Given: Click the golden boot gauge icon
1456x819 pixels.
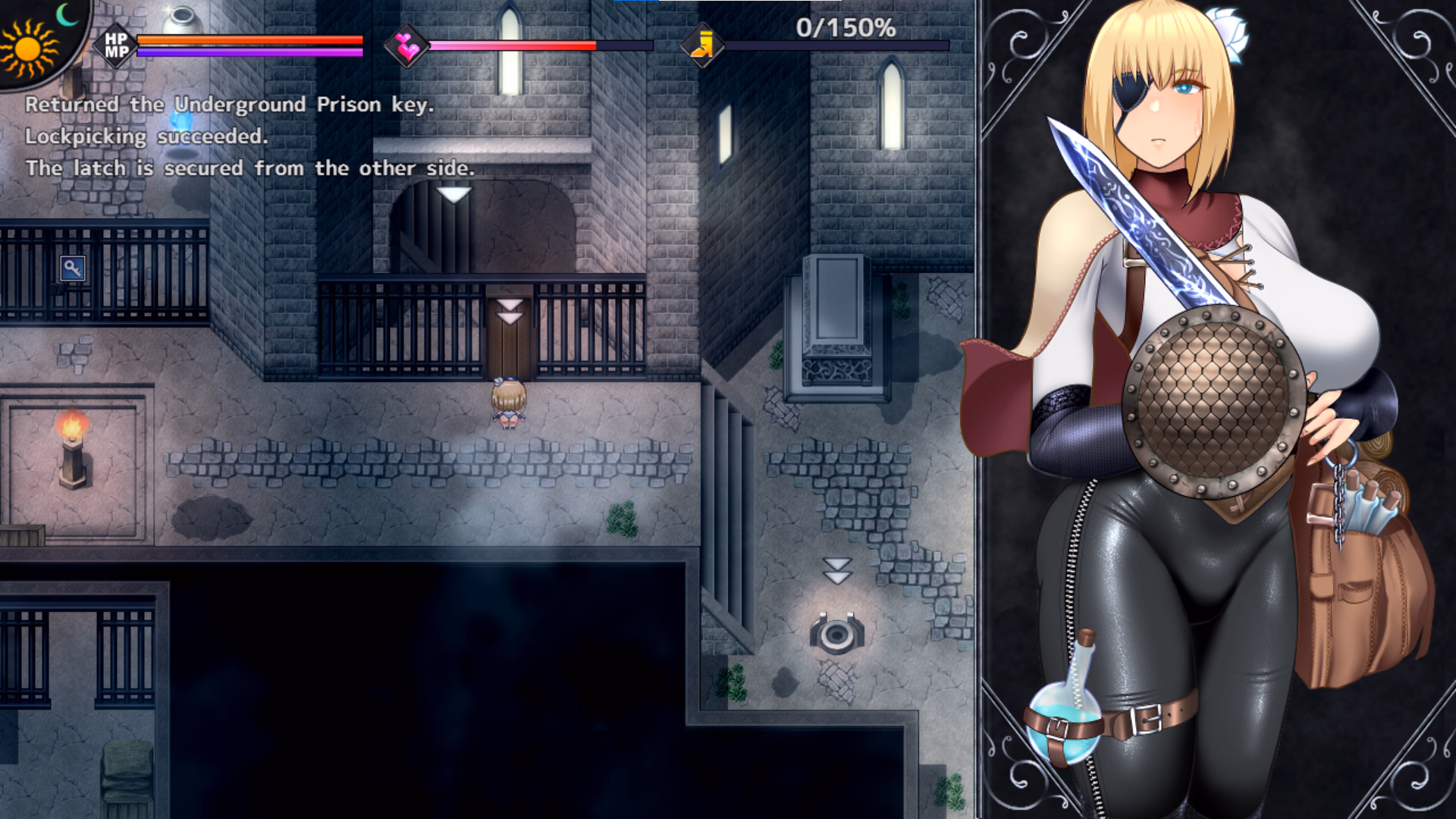Looking at the screenshot, I should click(702, 45).
